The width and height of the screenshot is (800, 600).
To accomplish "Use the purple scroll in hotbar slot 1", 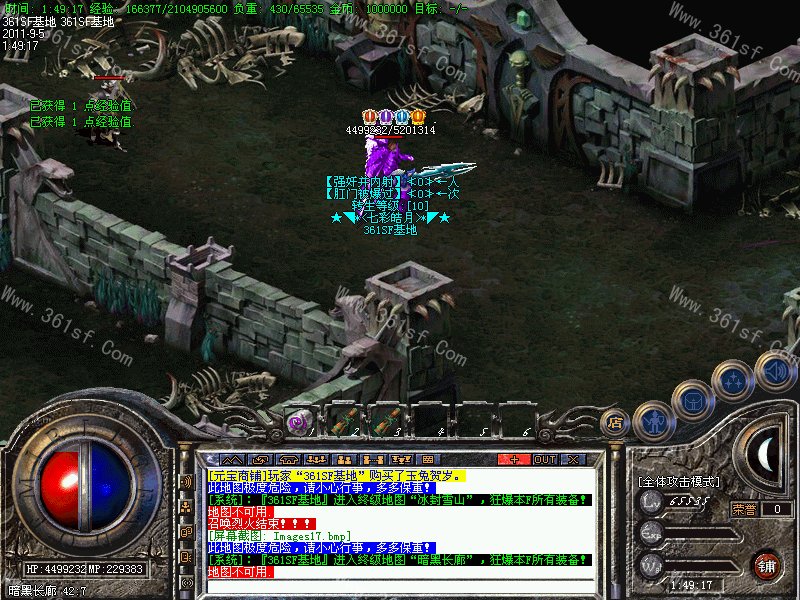I will [299, 422].
